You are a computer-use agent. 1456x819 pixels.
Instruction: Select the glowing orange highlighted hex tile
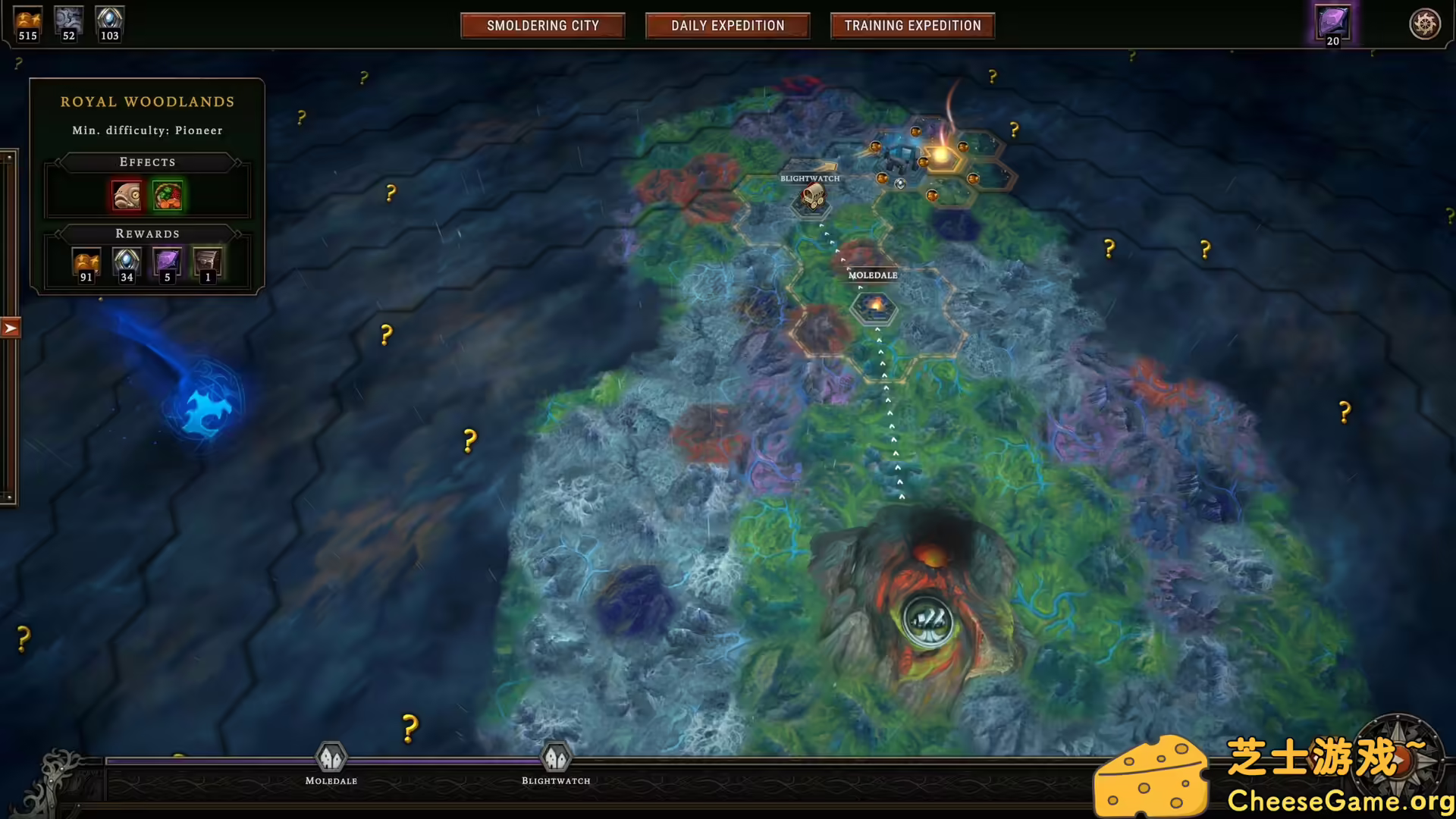pyautogui.click(x=942, y=156)
